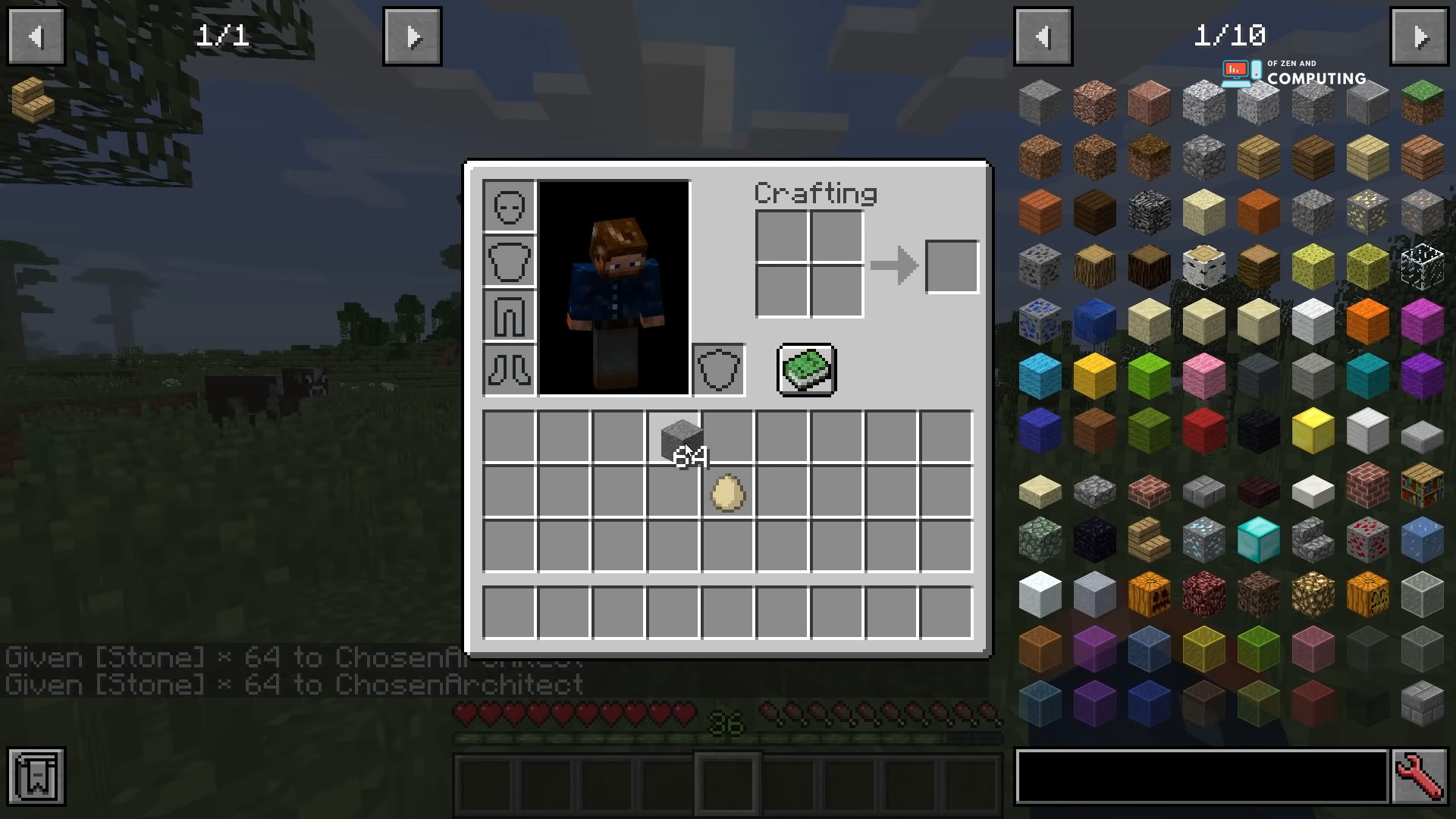1456x819 pixels.
Task: Toggle the green crafting recipe book
Action: pos(806,370)
